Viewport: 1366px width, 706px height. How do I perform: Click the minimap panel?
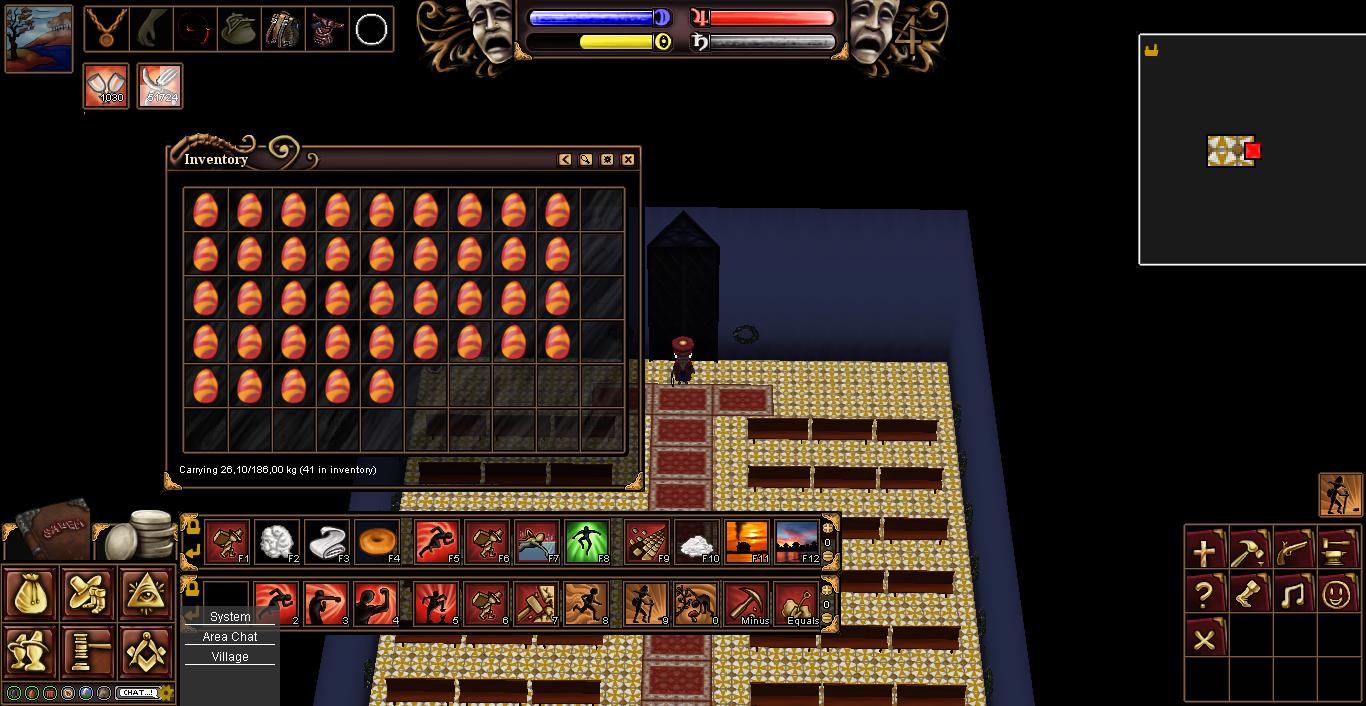coord(1252,150)
